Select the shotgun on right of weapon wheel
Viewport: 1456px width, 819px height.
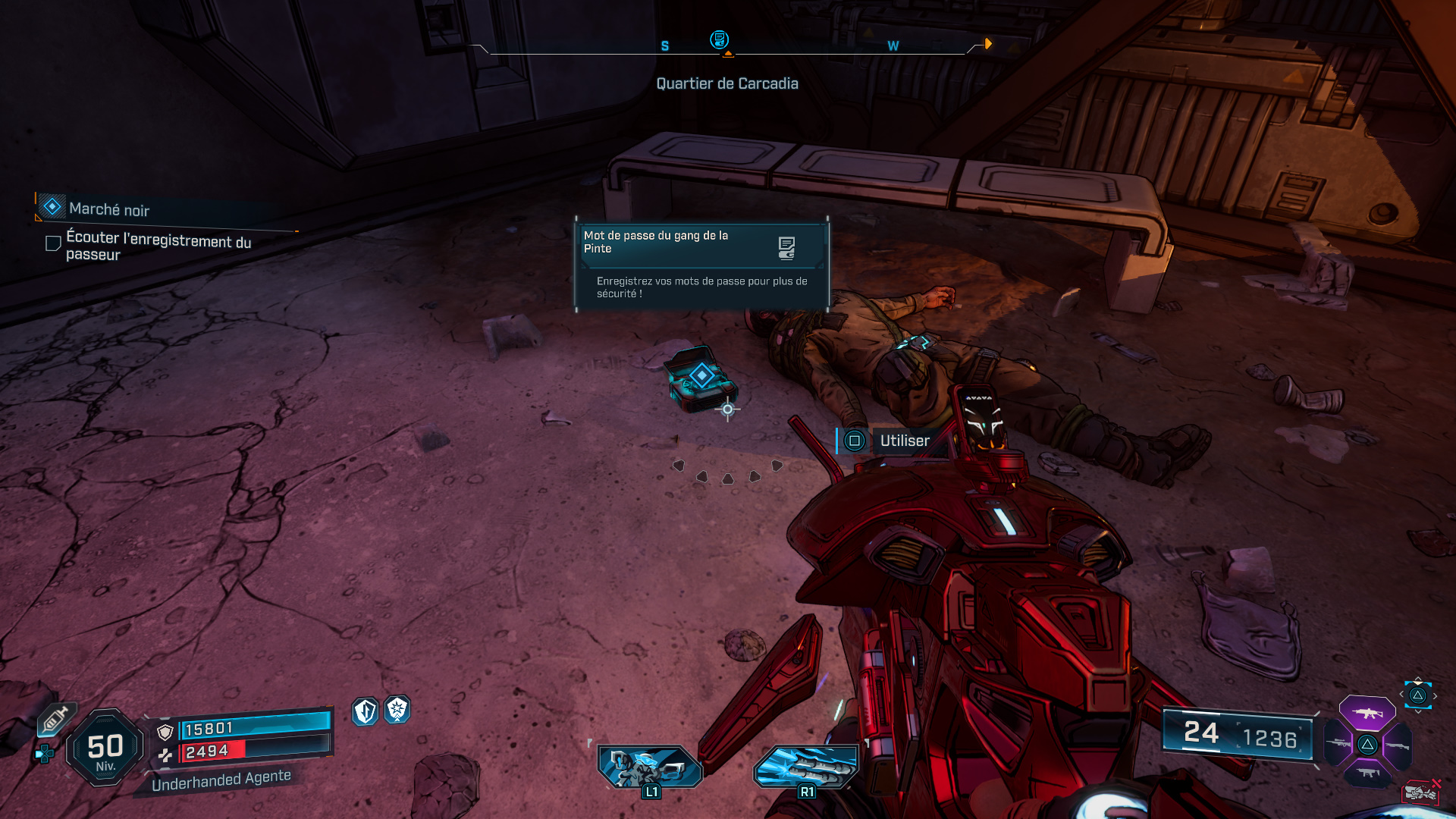(1398, 745)
